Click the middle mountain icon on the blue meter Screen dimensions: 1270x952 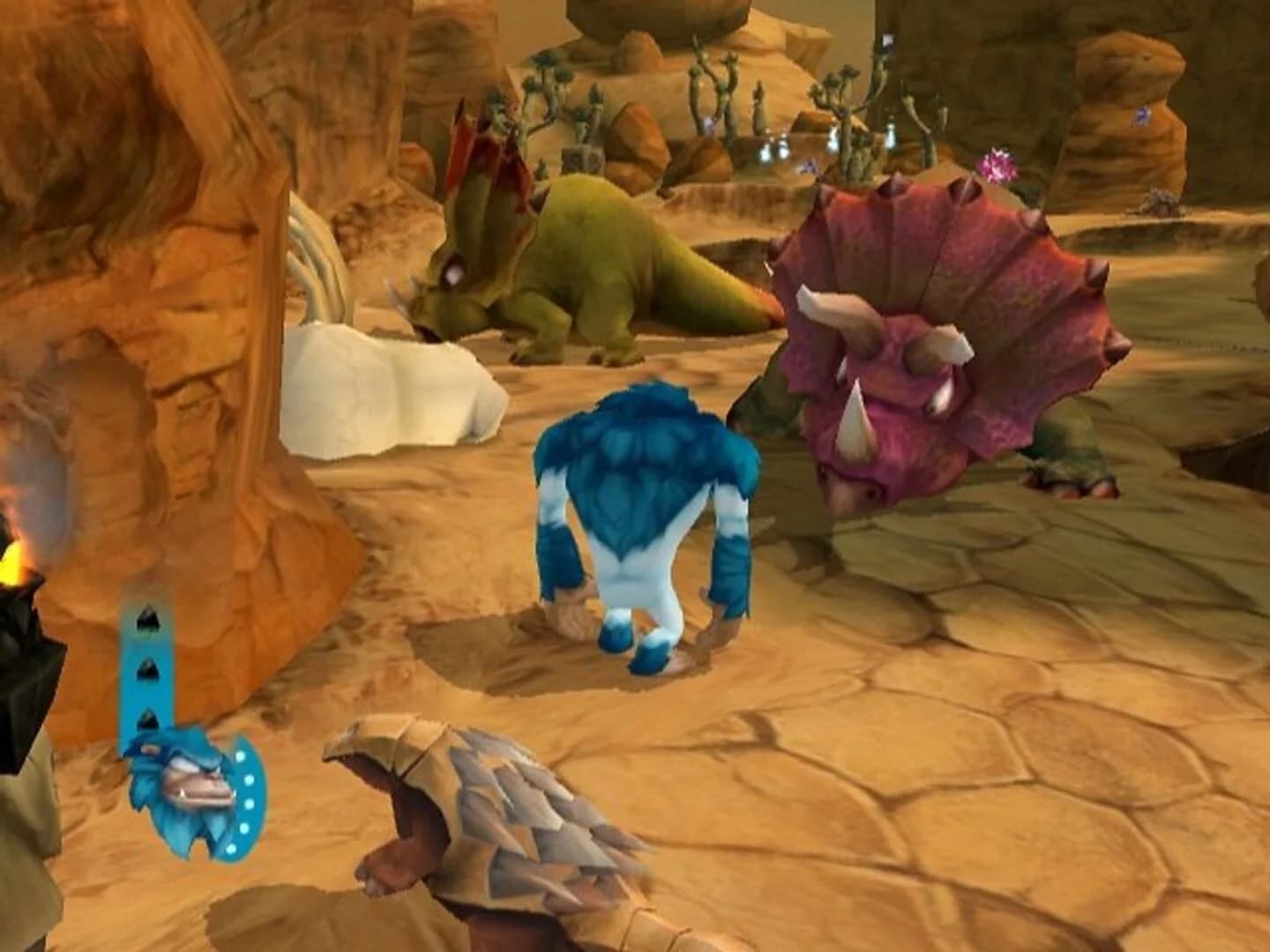point(150,670)
